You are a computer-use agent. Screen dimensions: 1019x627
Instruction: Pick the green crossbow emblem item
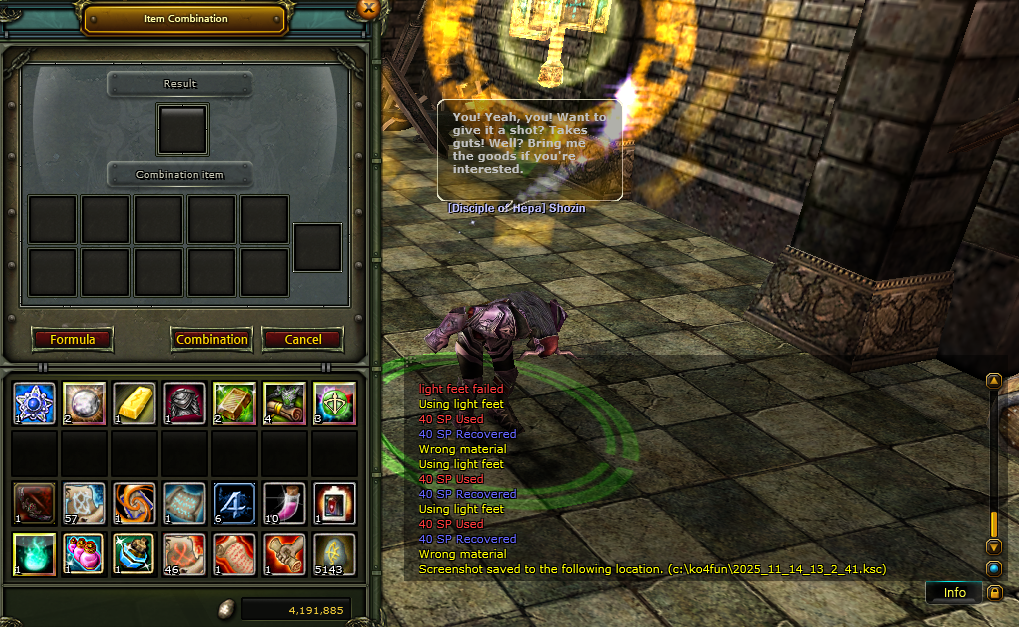click(x=334, y=403)
